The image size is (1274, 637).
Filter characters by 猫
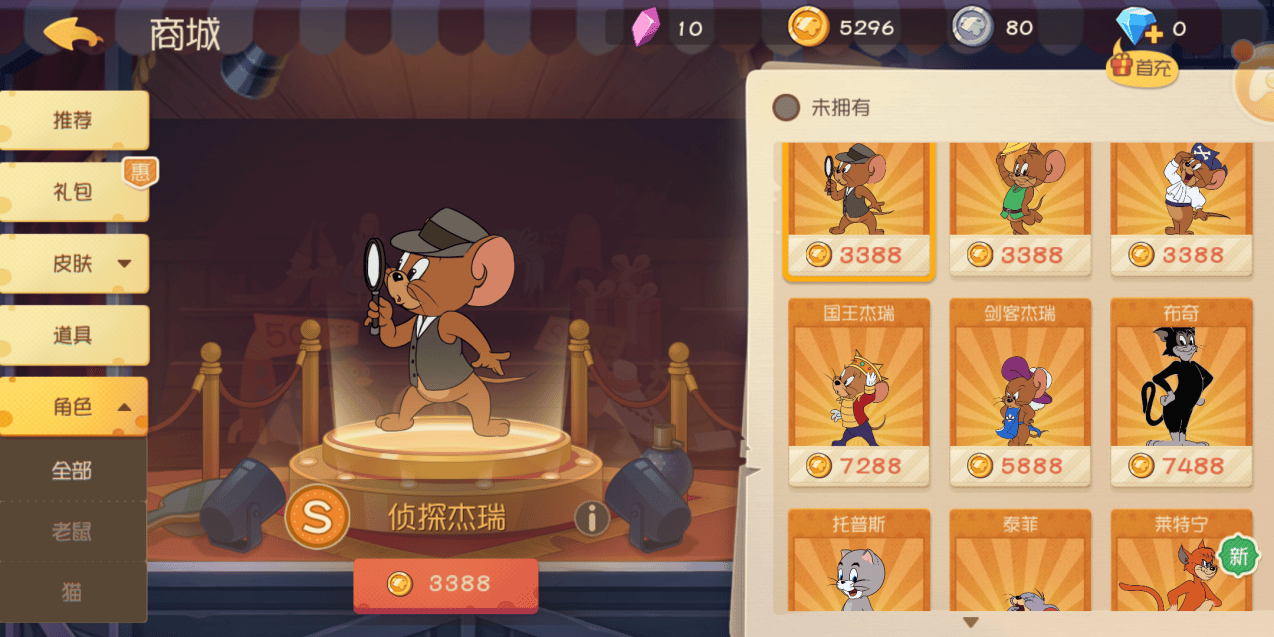tap(72, 592)
